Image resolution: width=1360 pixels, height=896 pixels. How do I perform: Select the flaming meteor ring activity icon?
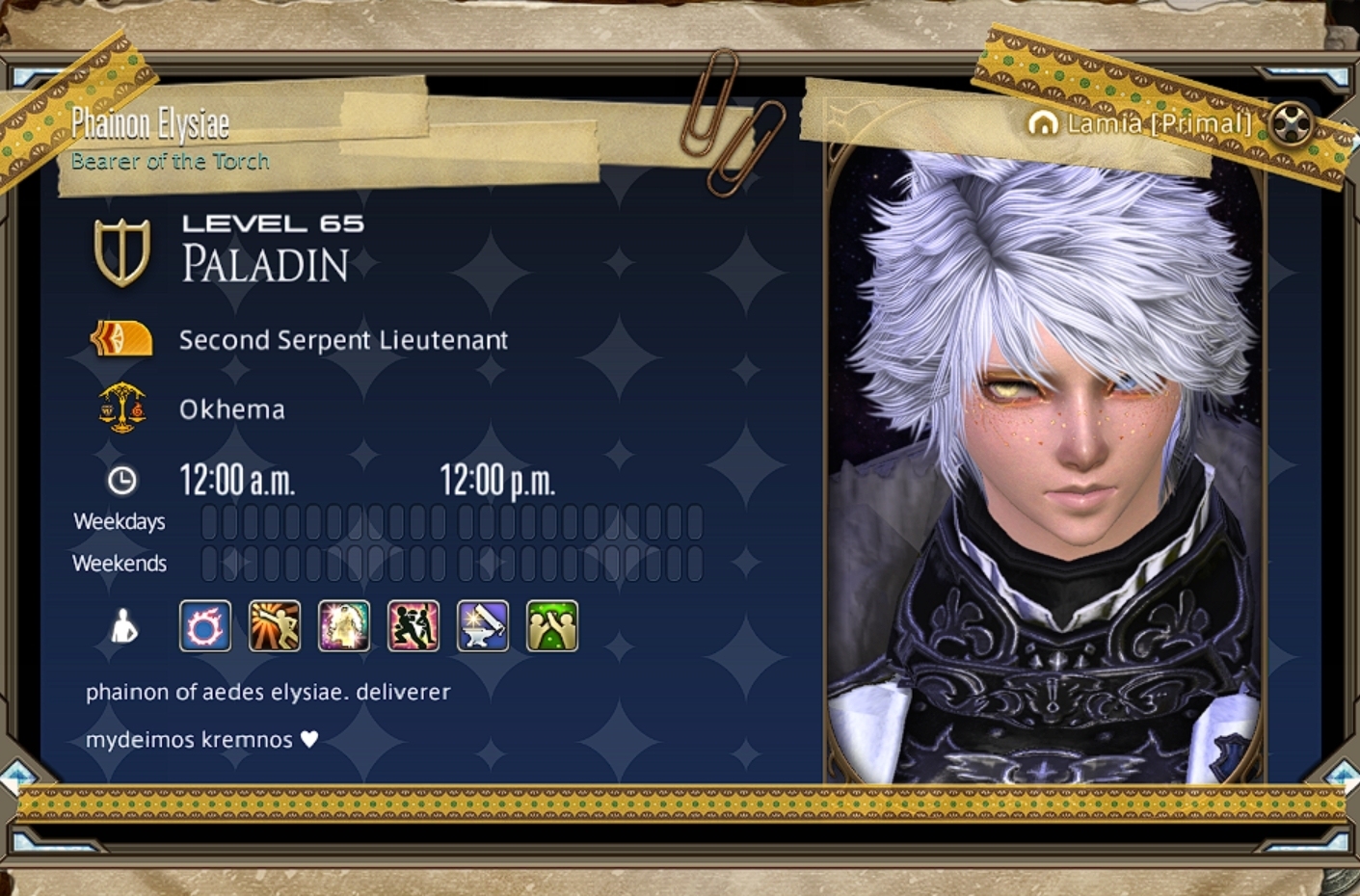pos(205,626)
